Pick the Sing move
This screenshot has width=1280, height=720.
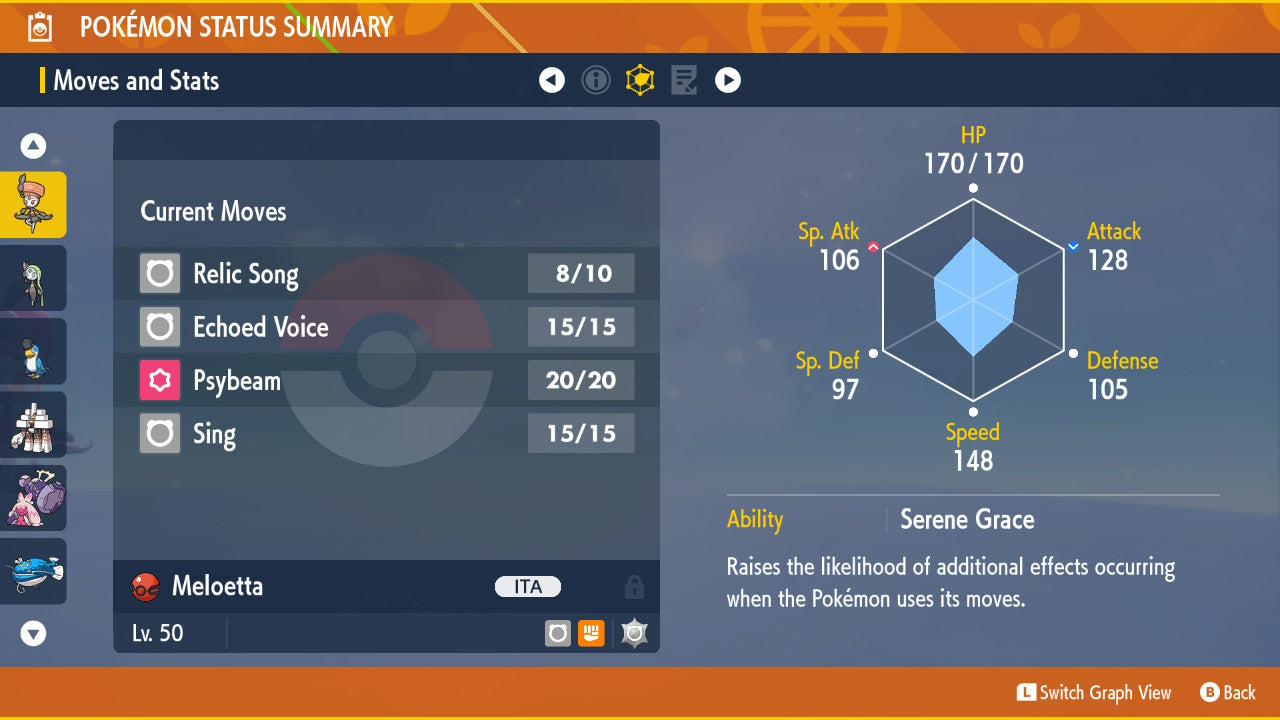pos(386,434)
